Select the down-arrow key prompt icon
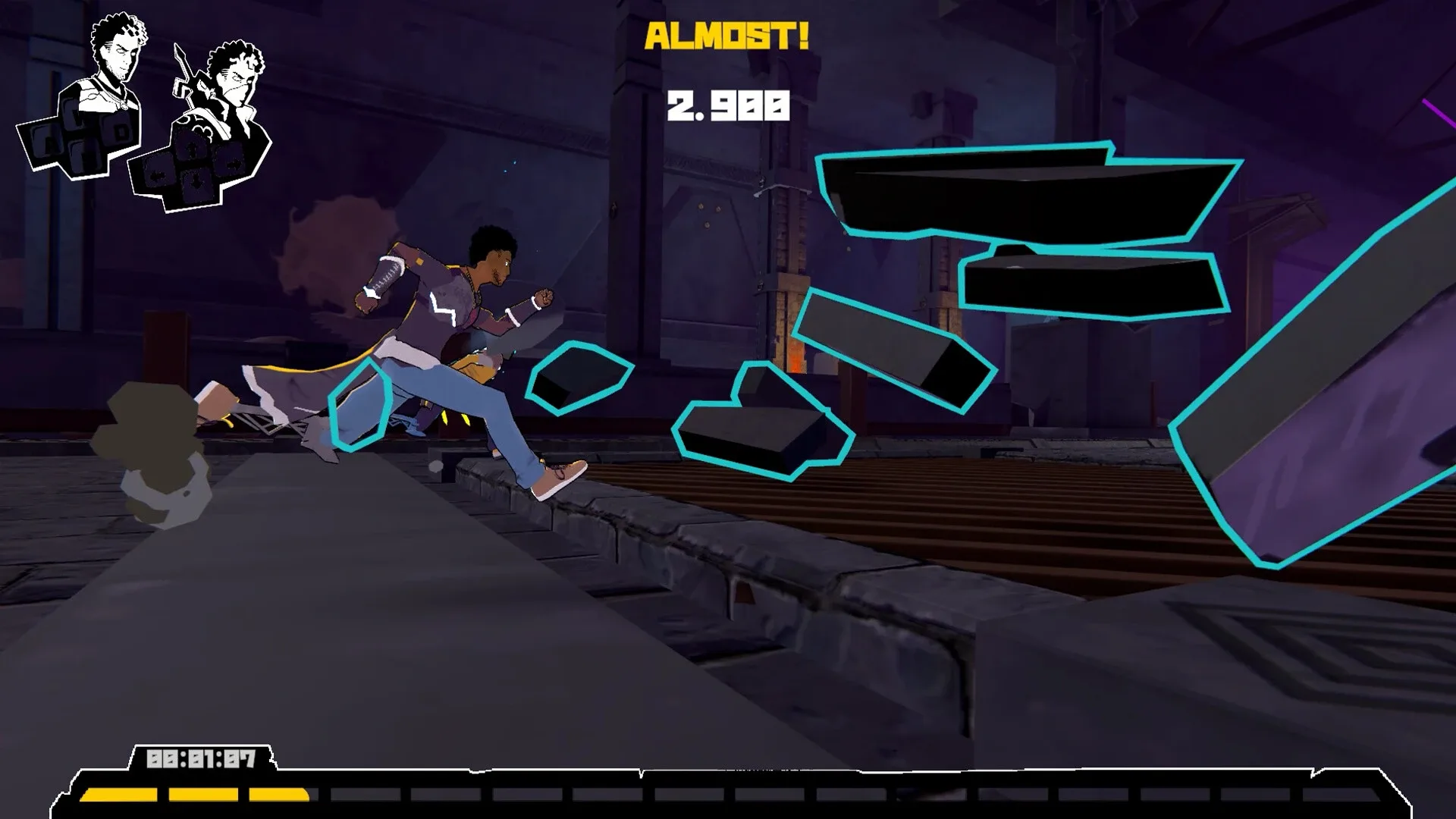Screen dimensions: 1456x819 (196, 180)
